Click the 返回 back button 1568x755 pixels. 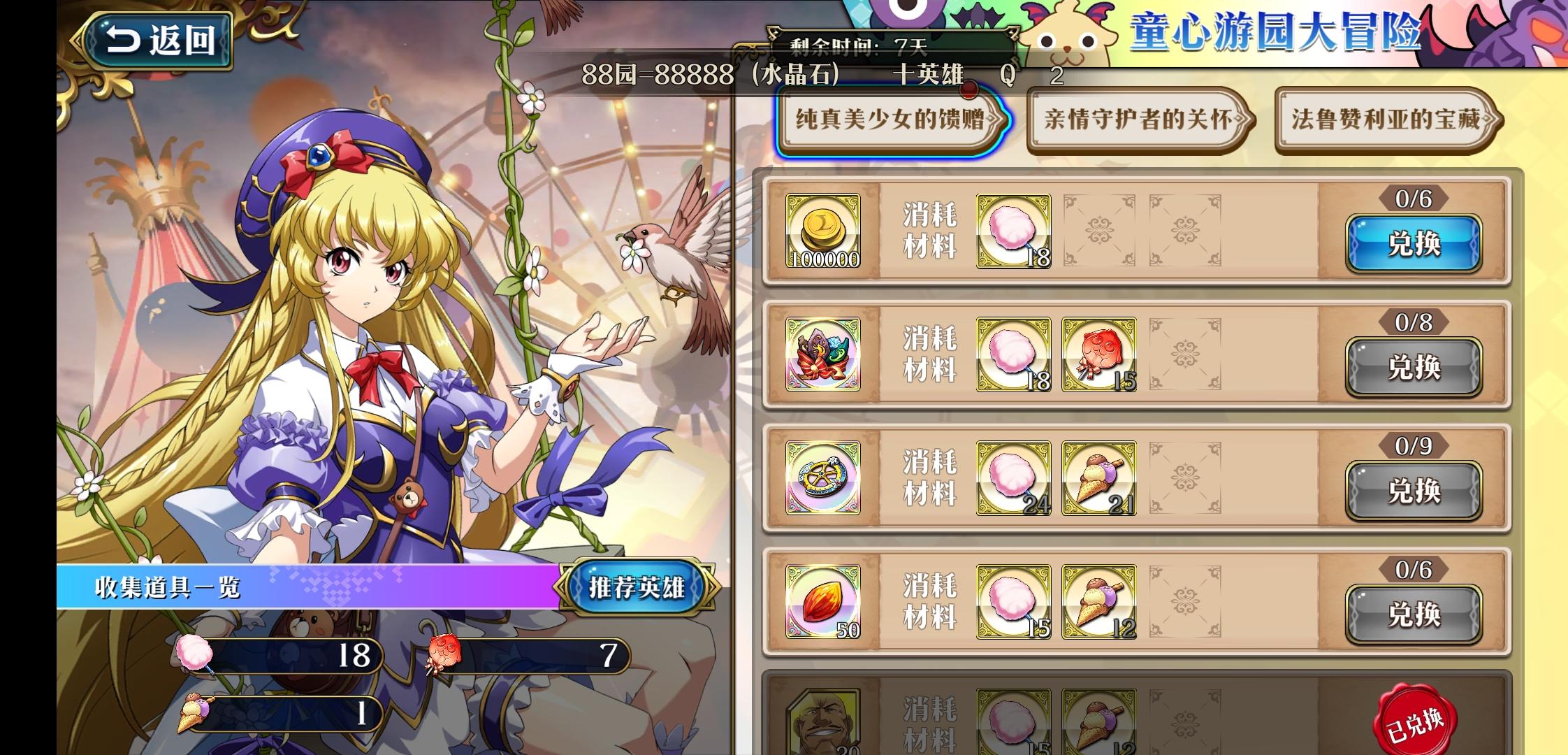pos(157,40)
